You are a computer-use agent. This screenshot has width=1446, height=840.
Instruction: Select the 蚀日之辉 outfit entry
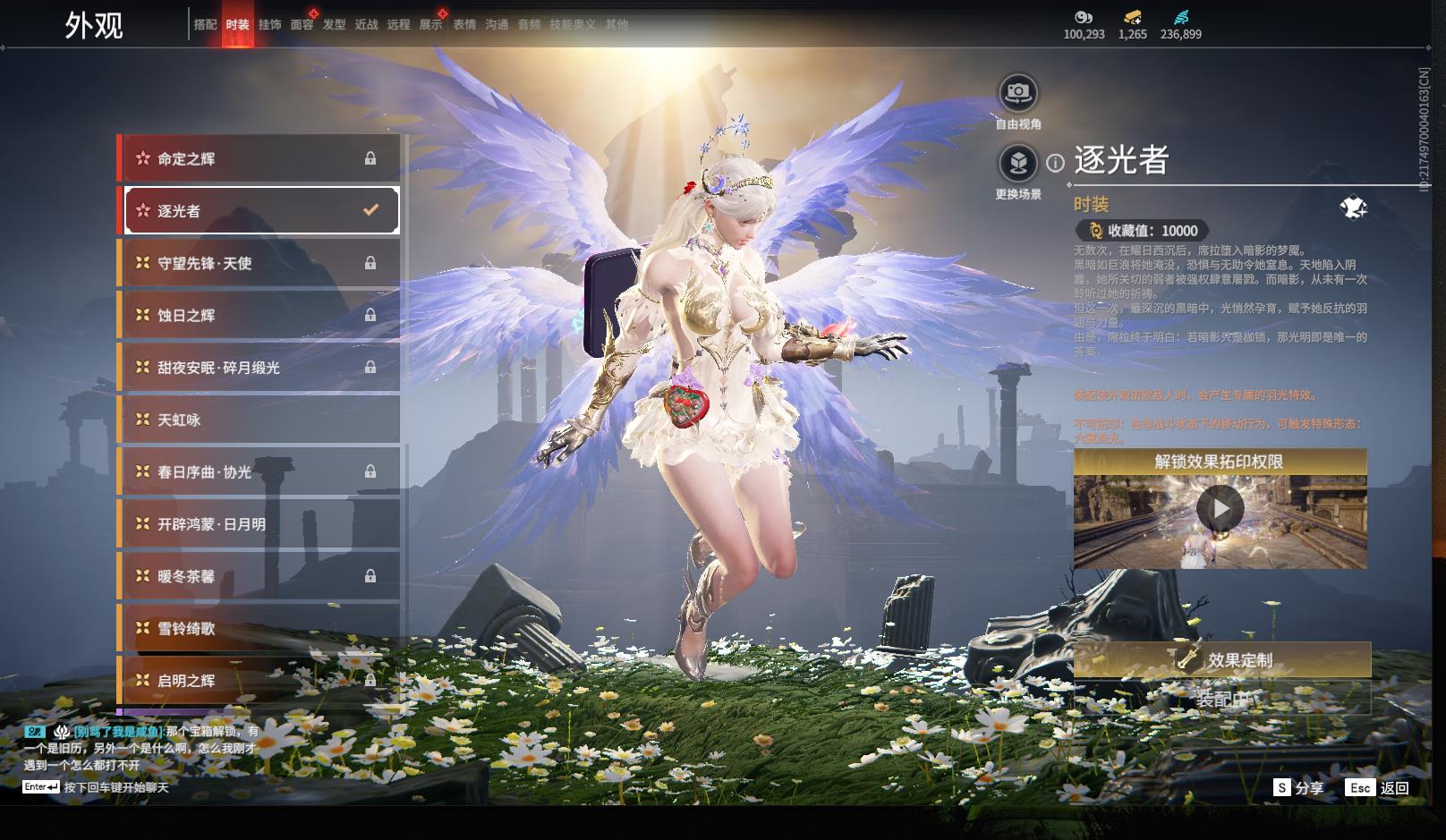tap(259, 315)
